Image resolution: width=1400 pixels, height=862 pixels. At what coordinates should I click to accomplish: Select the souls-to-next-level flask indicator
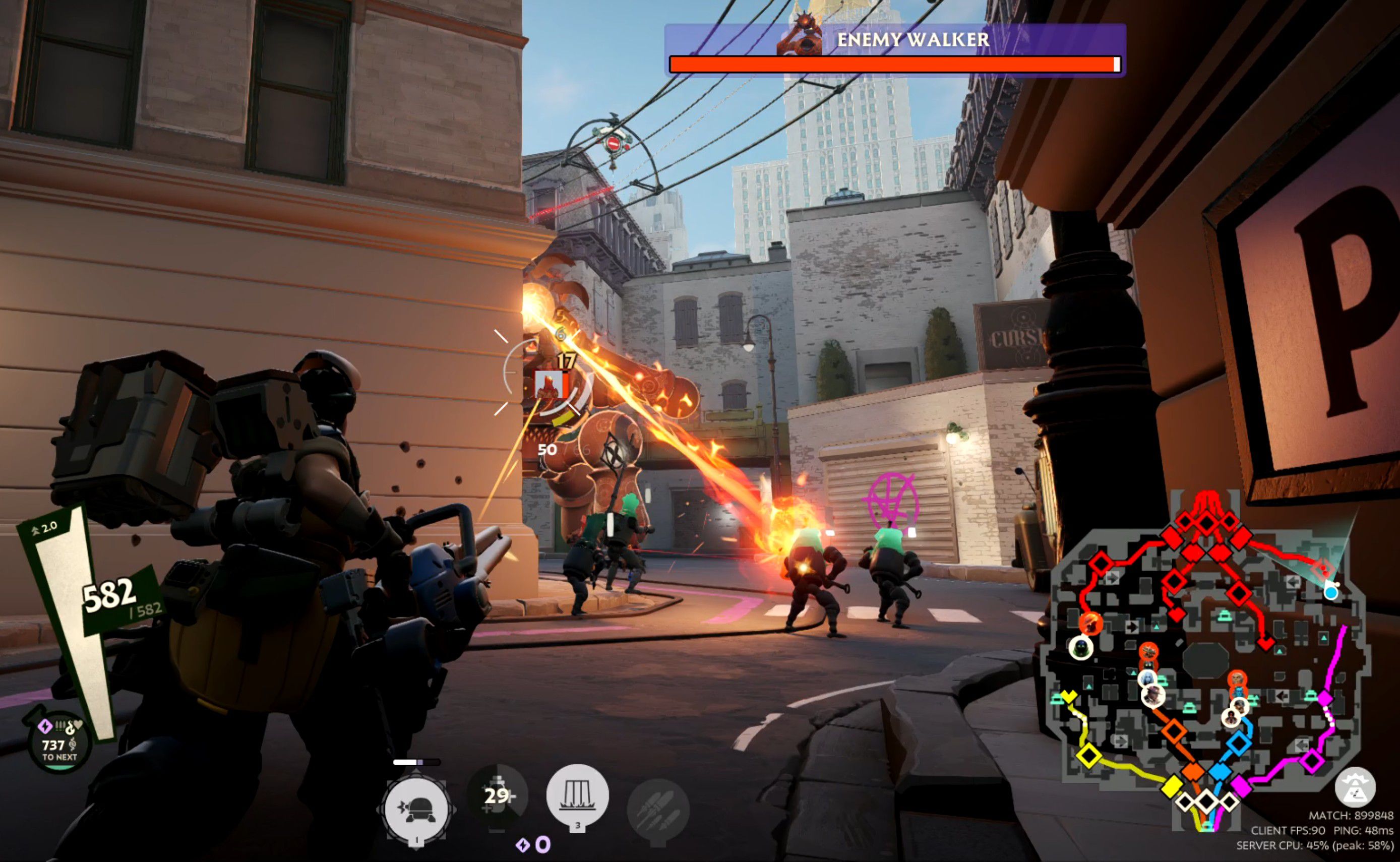pos(58,744)
